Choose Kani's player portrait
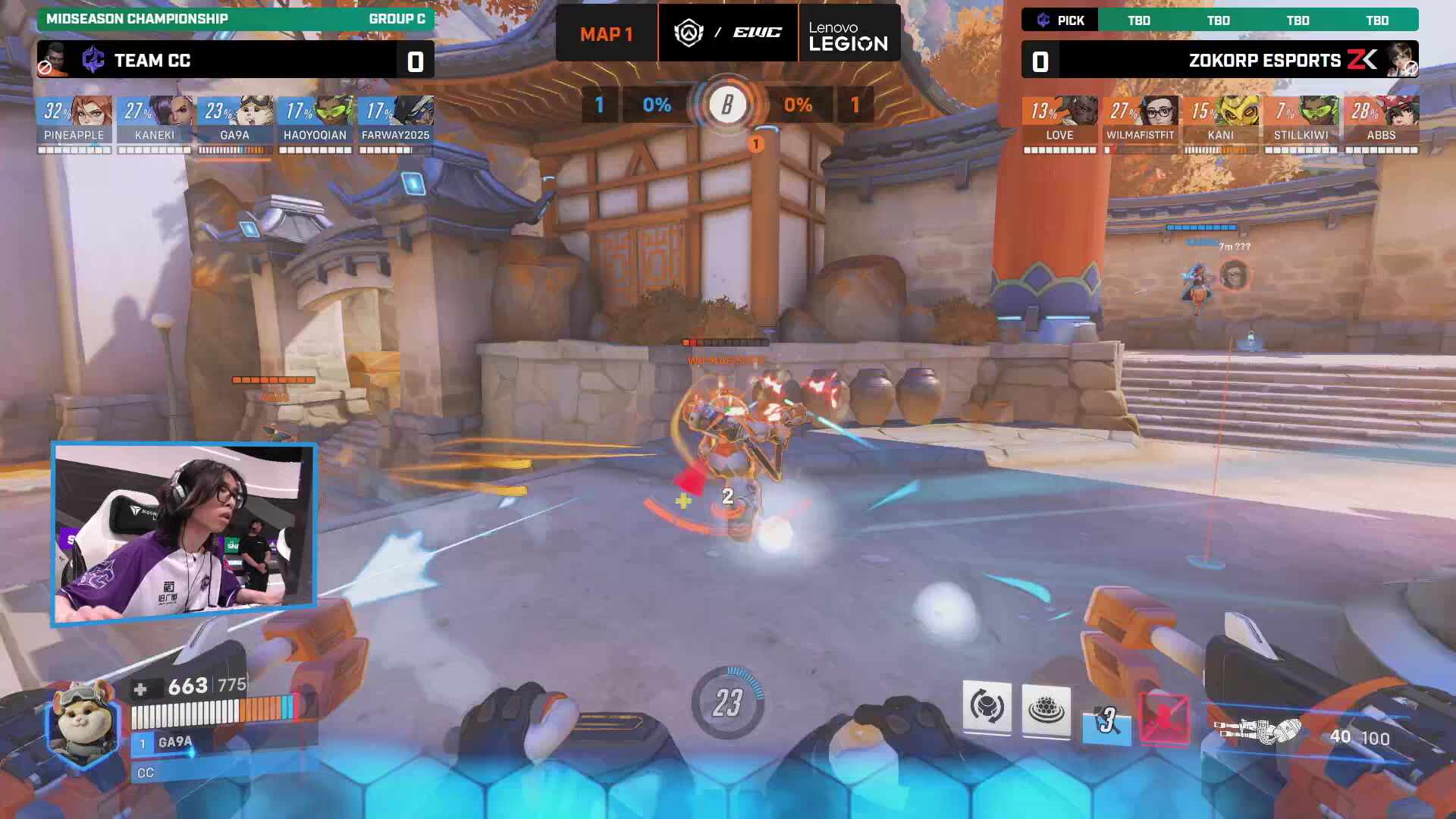 coord(1221,112)
